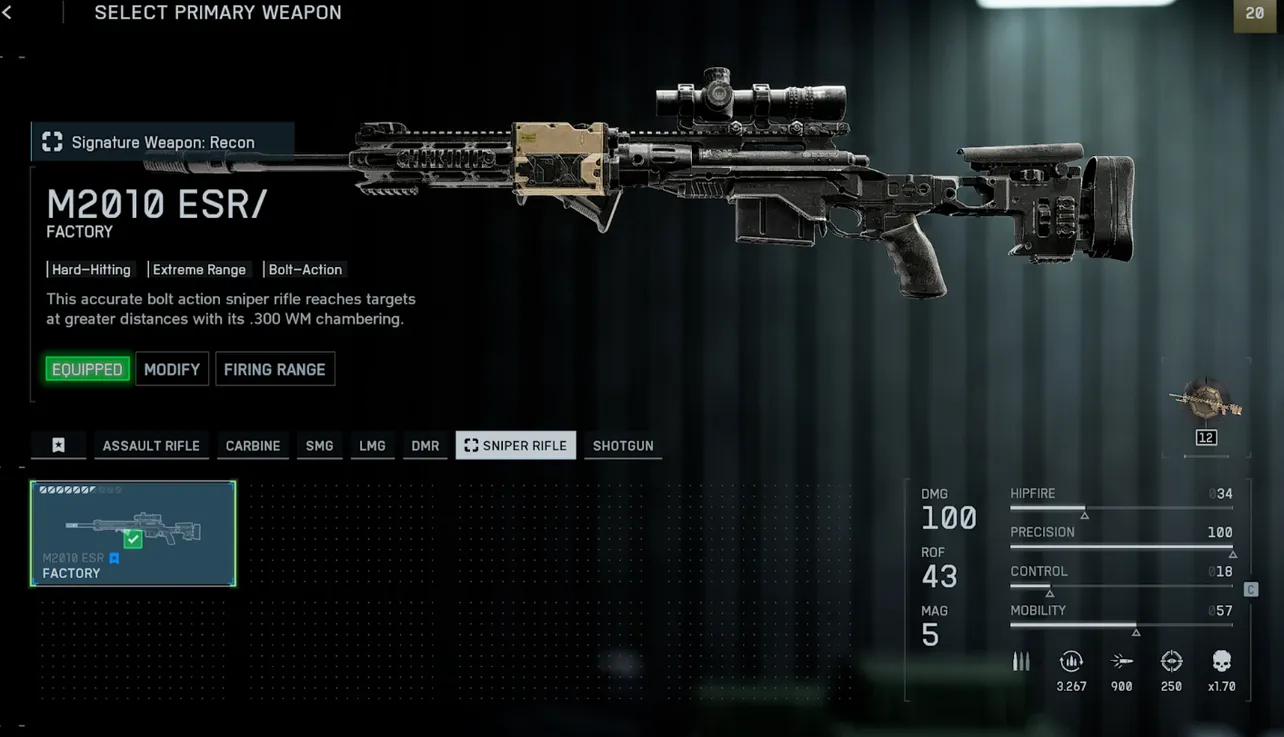Select the attachment thumbnail showing 12
Image resolution: width=1284 pixels, height=737 pixels.
1205,405
